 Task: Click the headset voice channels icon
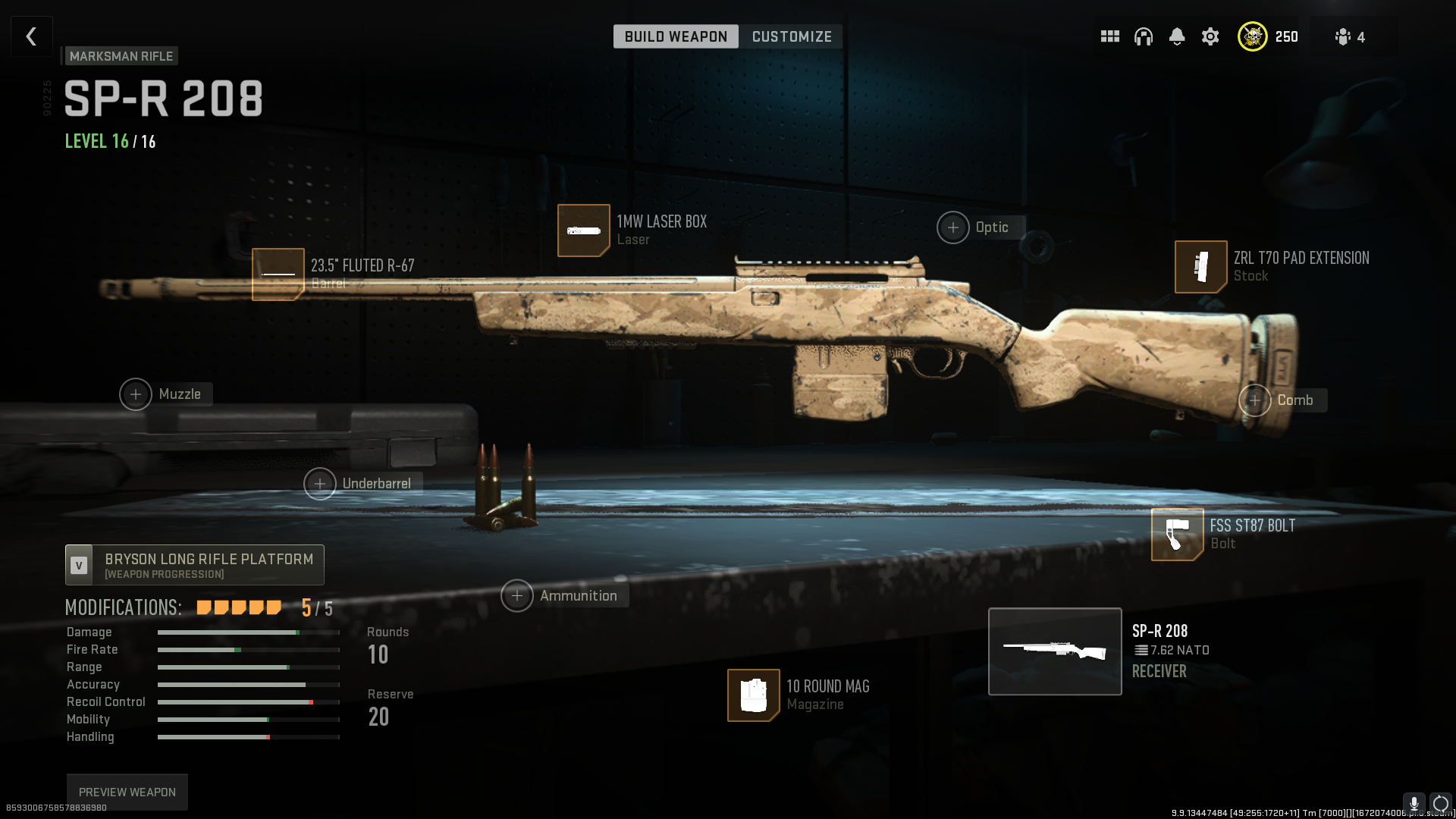coord(1144,36)
